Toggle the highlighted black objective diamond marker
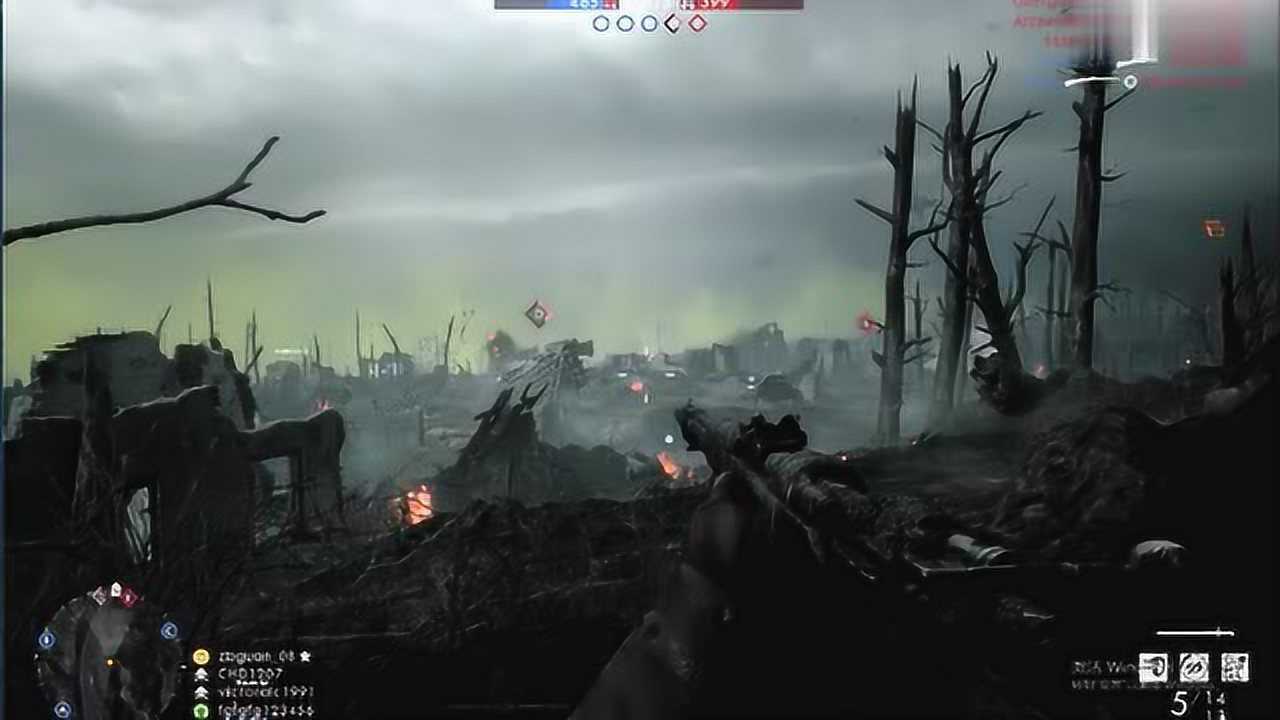Image resolution: width=1280 pixels, height=720 pixels. pyautogui.click(x=671, y=22)
